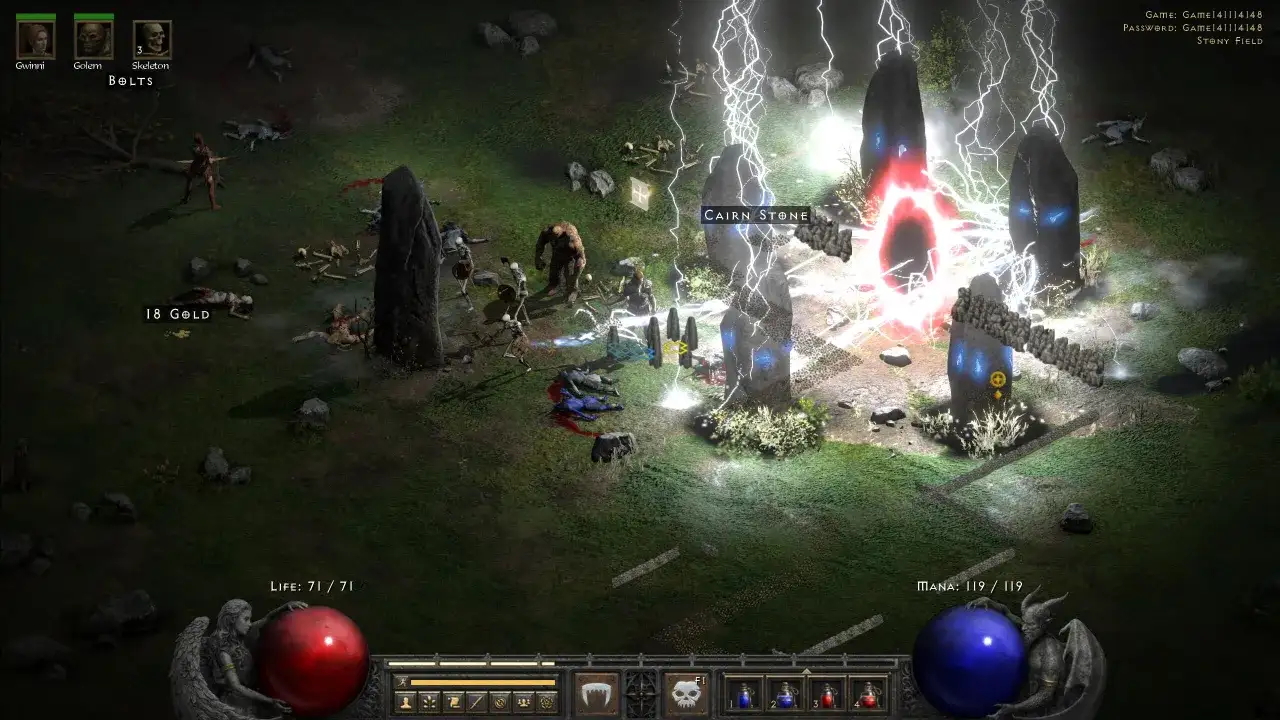This screenshot has width=1280, height=720.
Task: Open the character stats screen
Action: coord(407,703)
